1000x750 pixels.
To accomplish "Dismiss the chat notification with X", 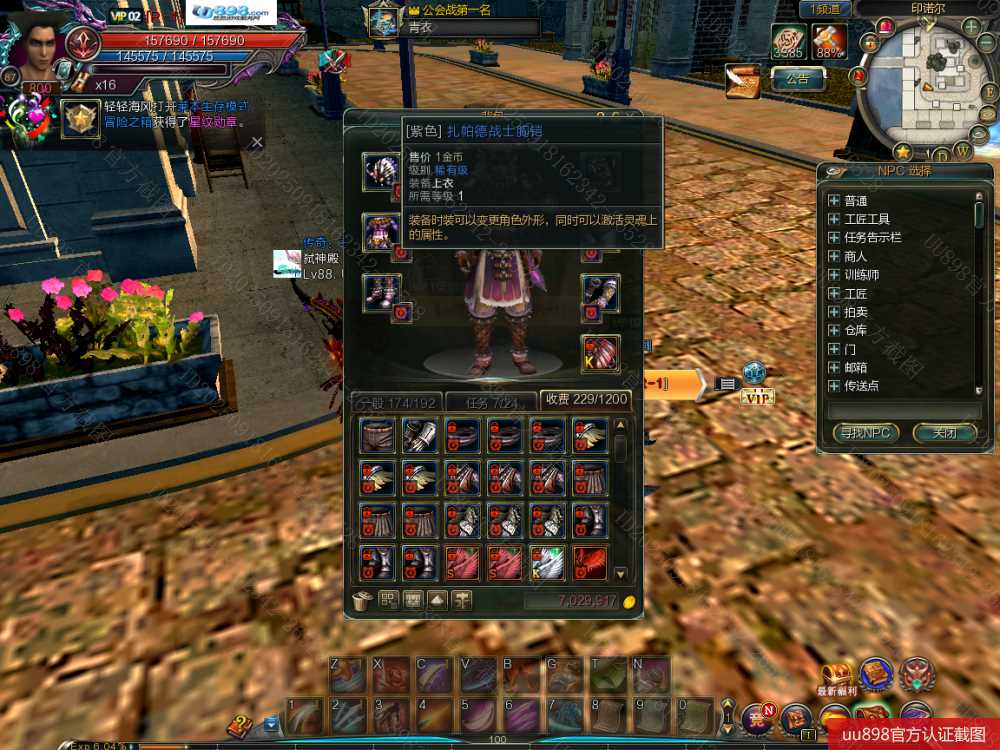I will [257, 142].
